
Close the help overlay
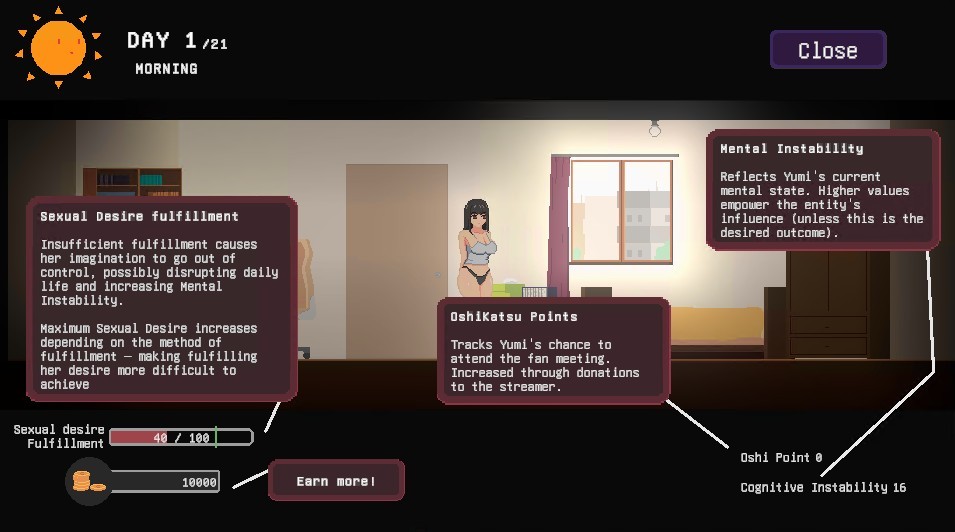point(827,50)
